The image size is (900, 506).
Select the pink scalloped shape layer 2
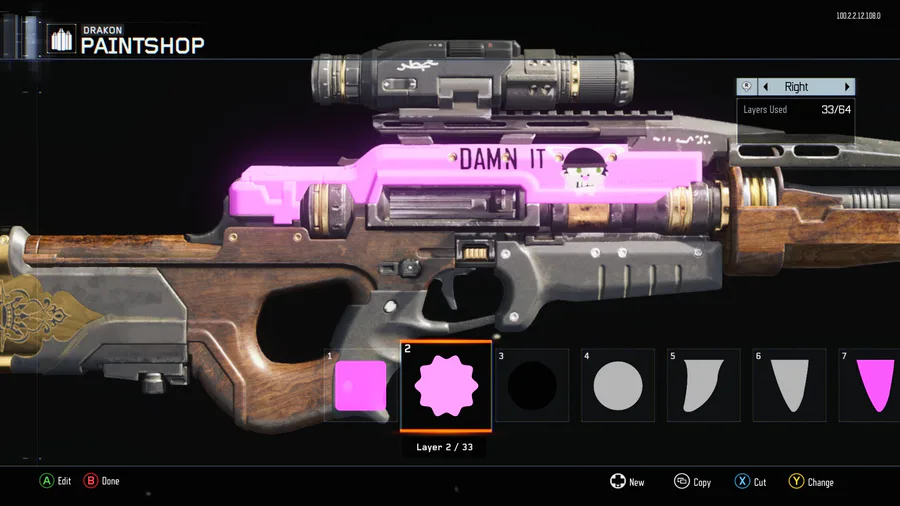[x=446, y=386]
